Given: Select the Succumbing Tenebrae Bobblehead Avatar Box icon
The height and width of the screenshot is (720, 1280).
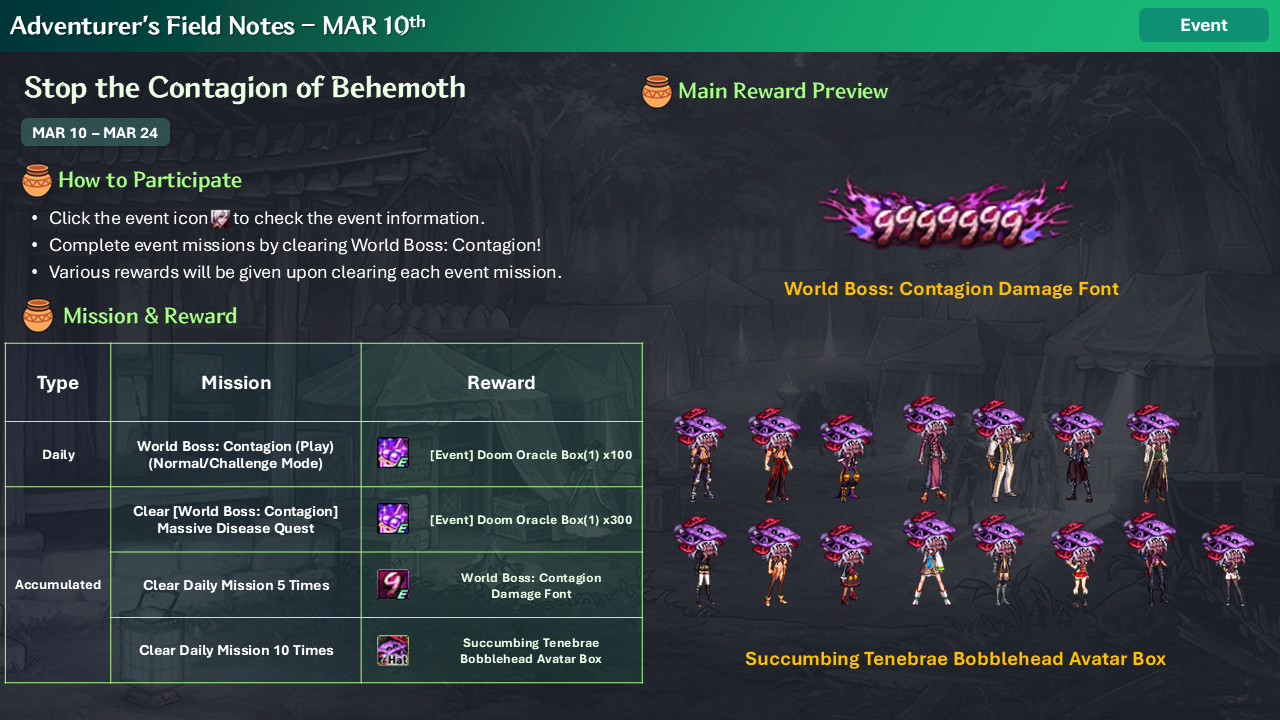Looking at the screenshot, I should 392,650.
